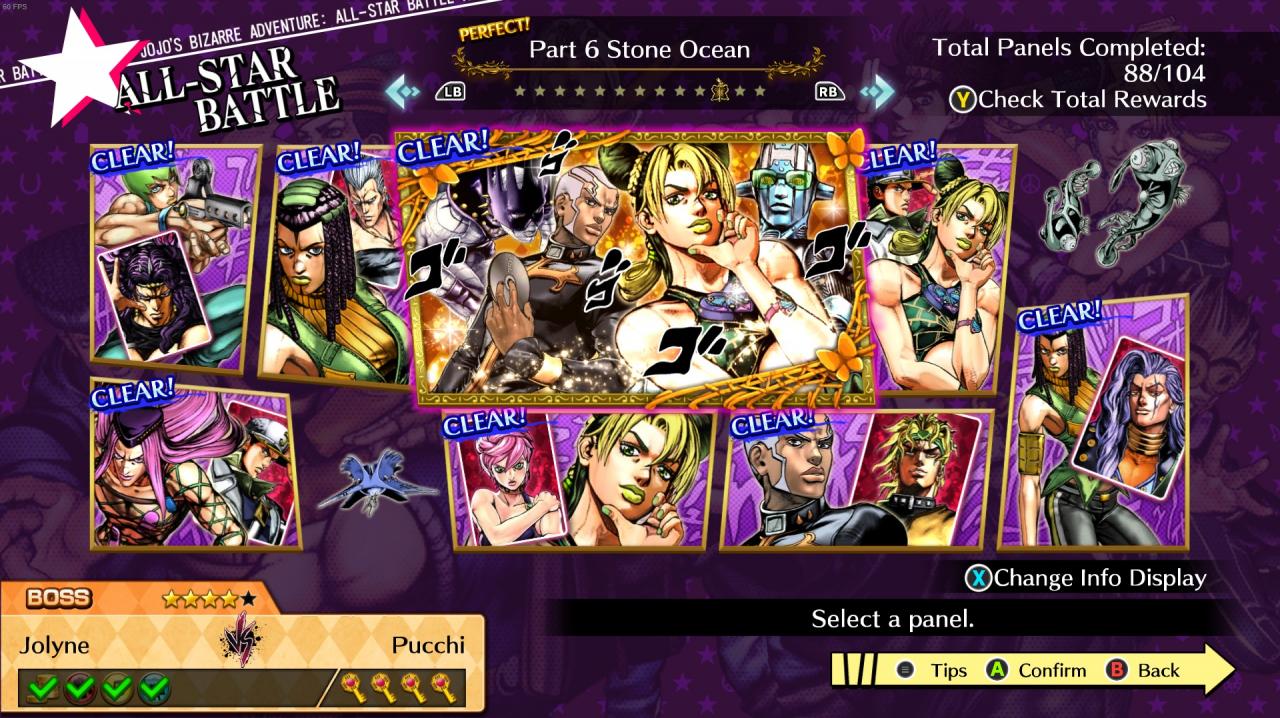Advance to the next part with right arrow
The width and height of the screenshot is (1280, 718).
pos(877,92)
